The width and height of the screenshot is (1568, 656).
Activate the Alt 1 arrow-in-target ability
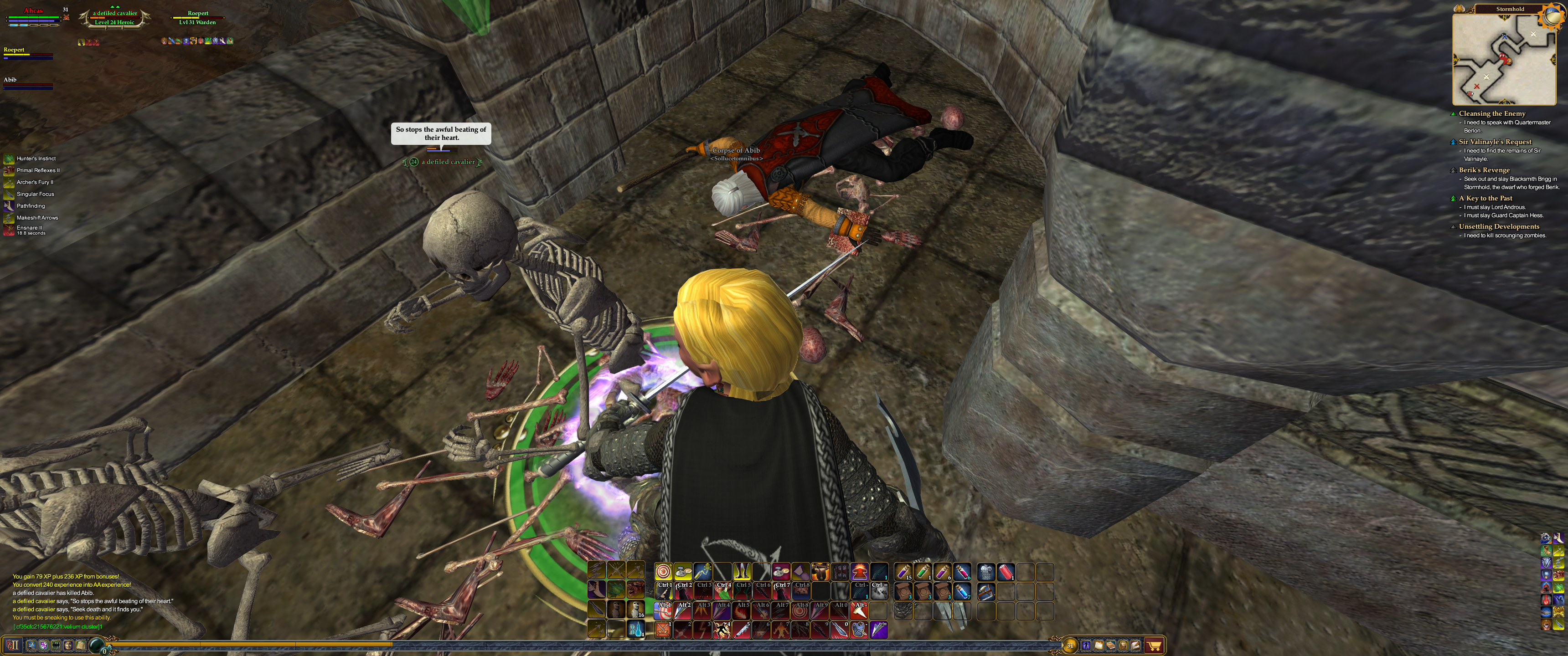tap(663, 610)
